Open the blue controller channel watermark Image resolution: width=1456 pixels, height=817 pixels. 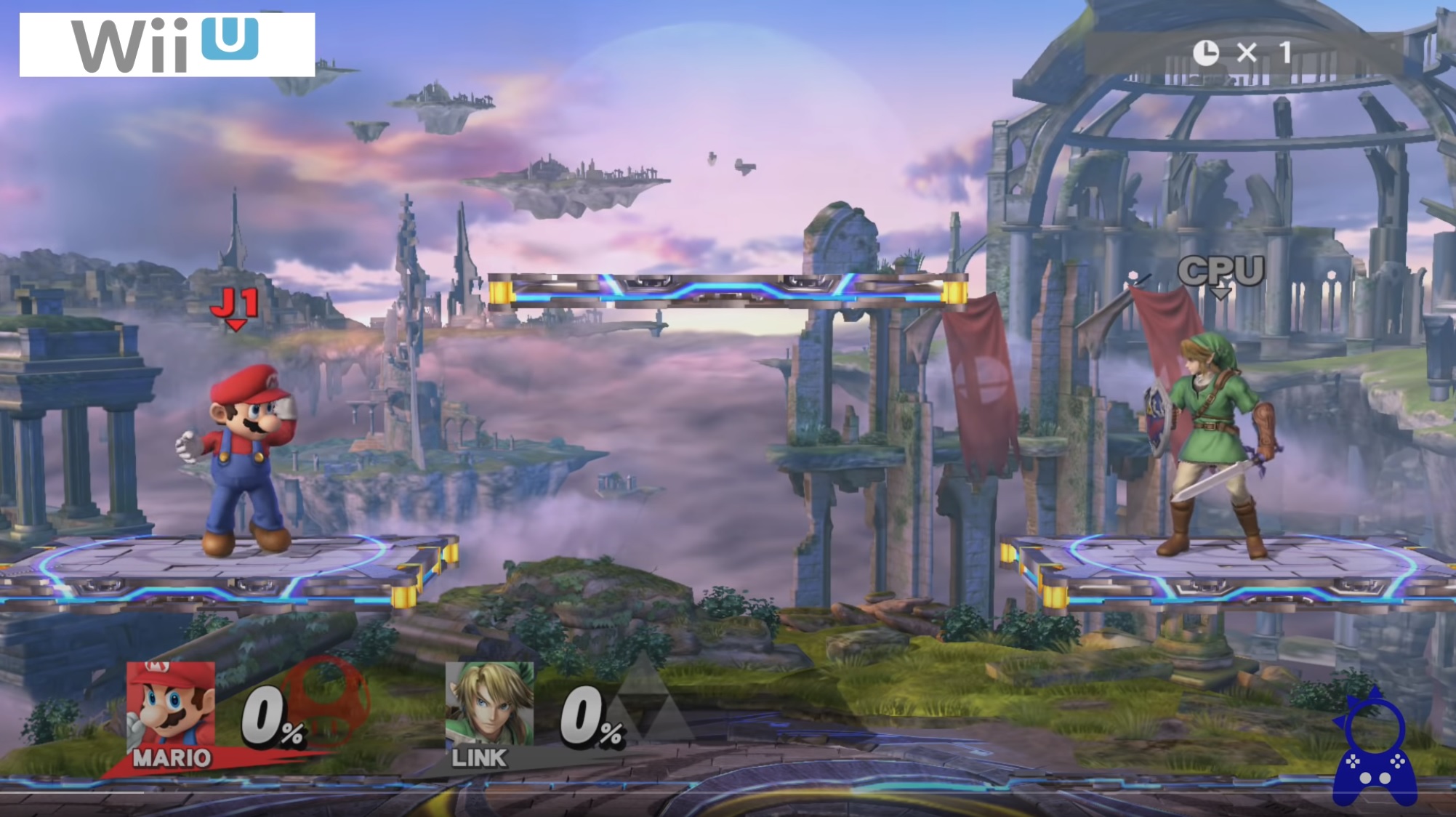[x=1374, y=749]
